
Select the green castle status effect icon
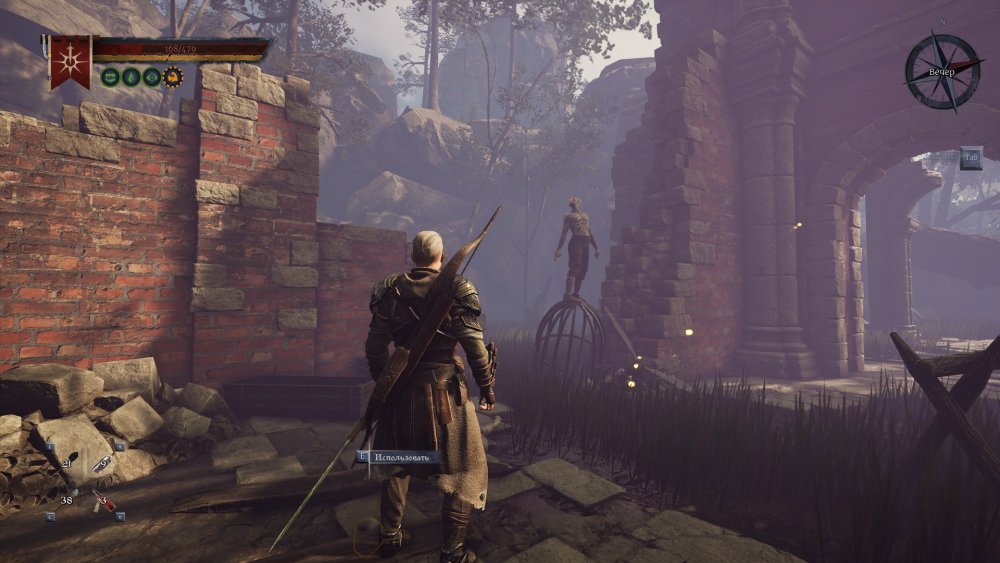[111, 76]
